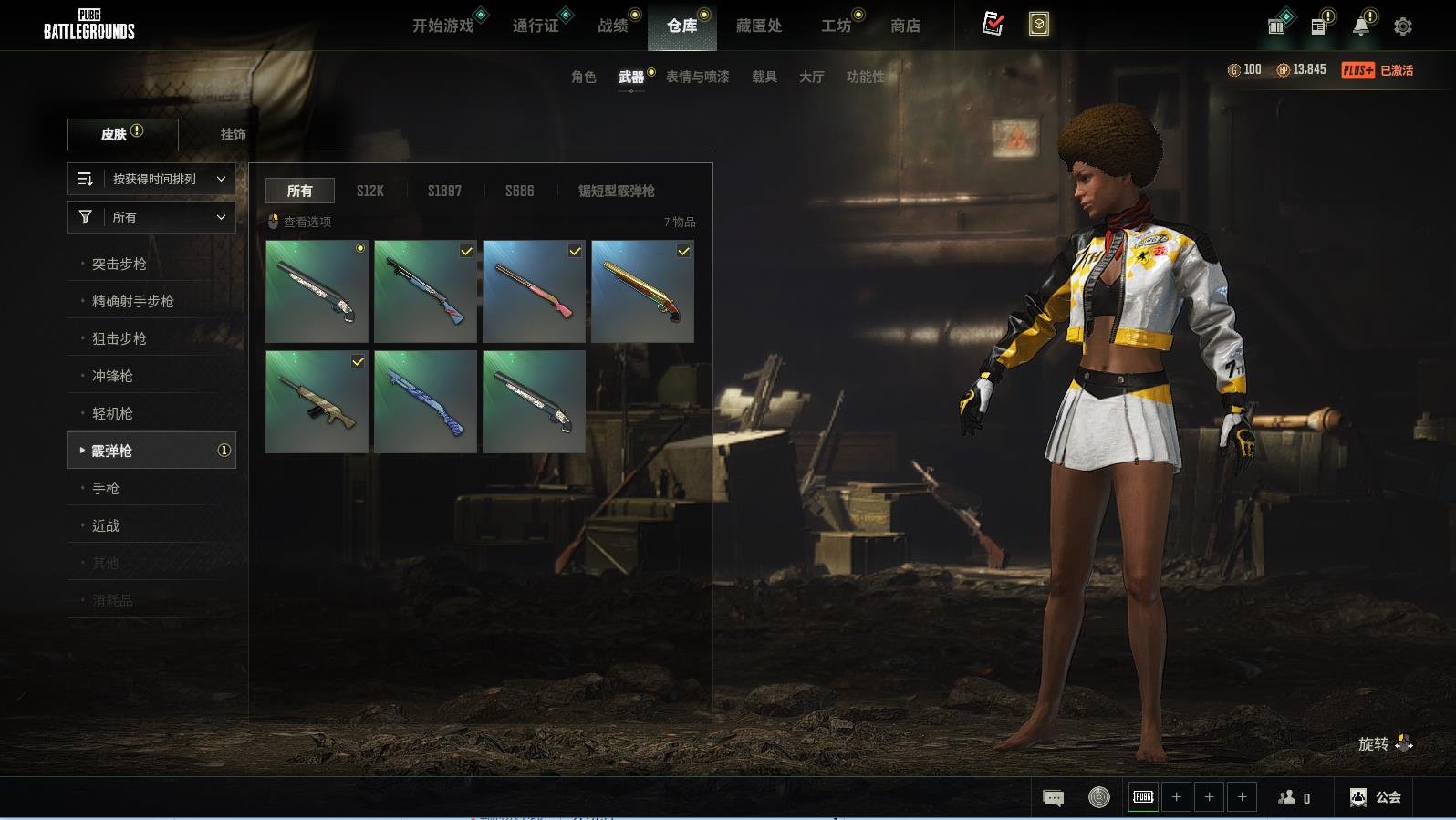Open the notifications bell
Image resolution: width=1456 pixels, height=820 pixels.
click(1360, 26)
